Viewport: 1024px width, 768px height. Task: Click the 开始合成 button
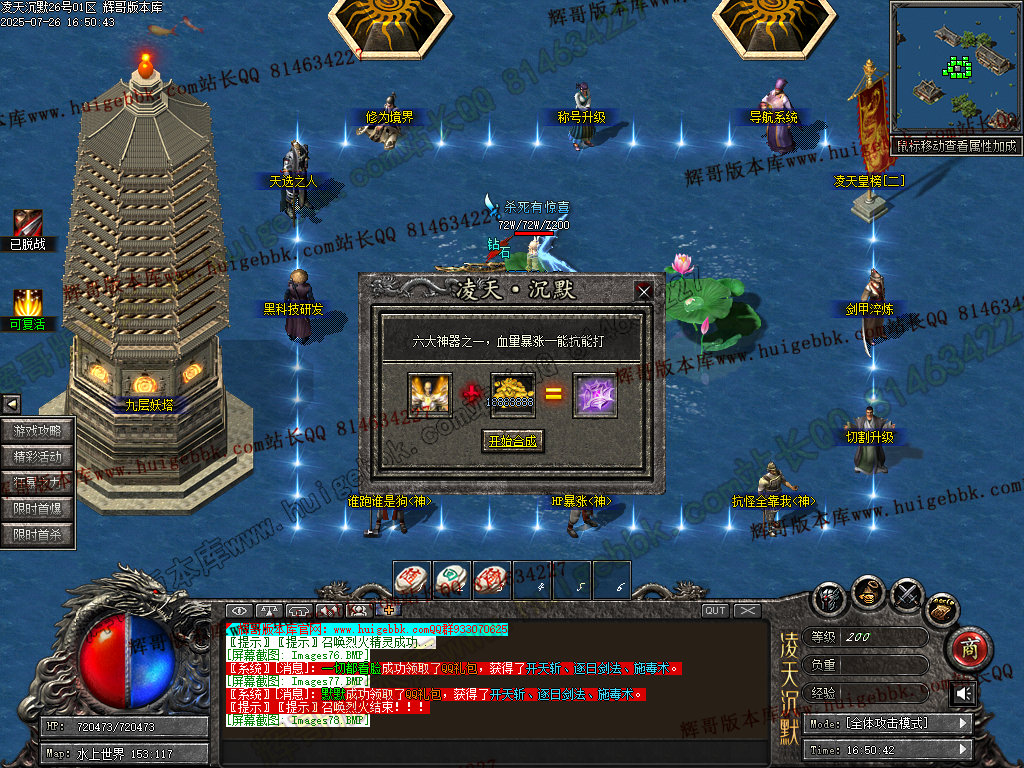(512, 441)
